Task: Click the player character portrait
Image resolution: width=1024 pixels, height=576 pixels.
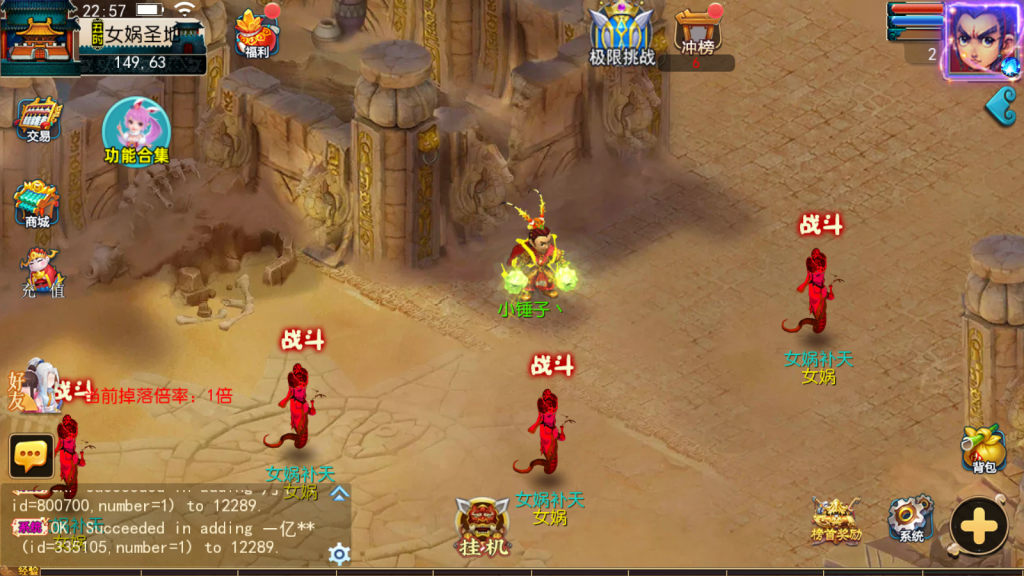Action: point(980,40)
